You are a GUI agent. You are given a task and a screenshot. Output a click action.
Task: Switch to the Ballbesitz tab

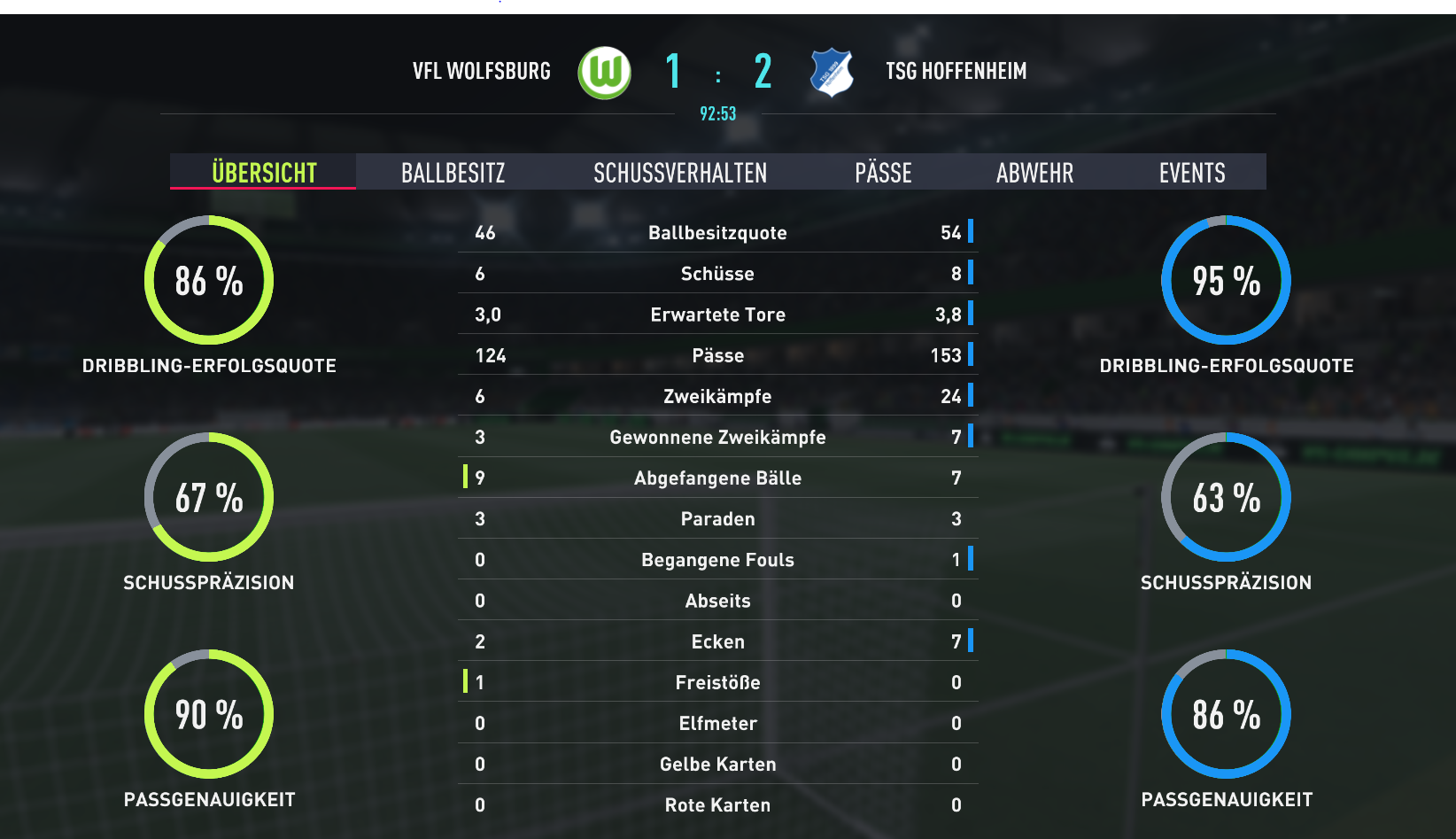coord(453,172)
